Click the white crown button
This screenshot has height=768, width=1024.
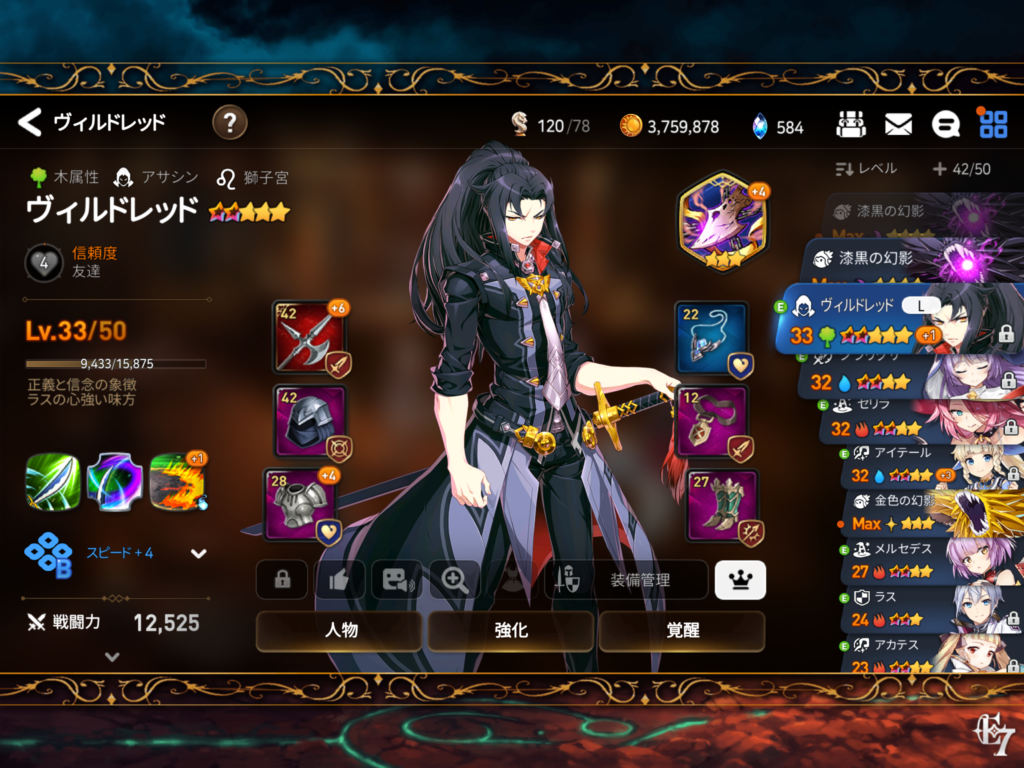(x=740, y=579)
